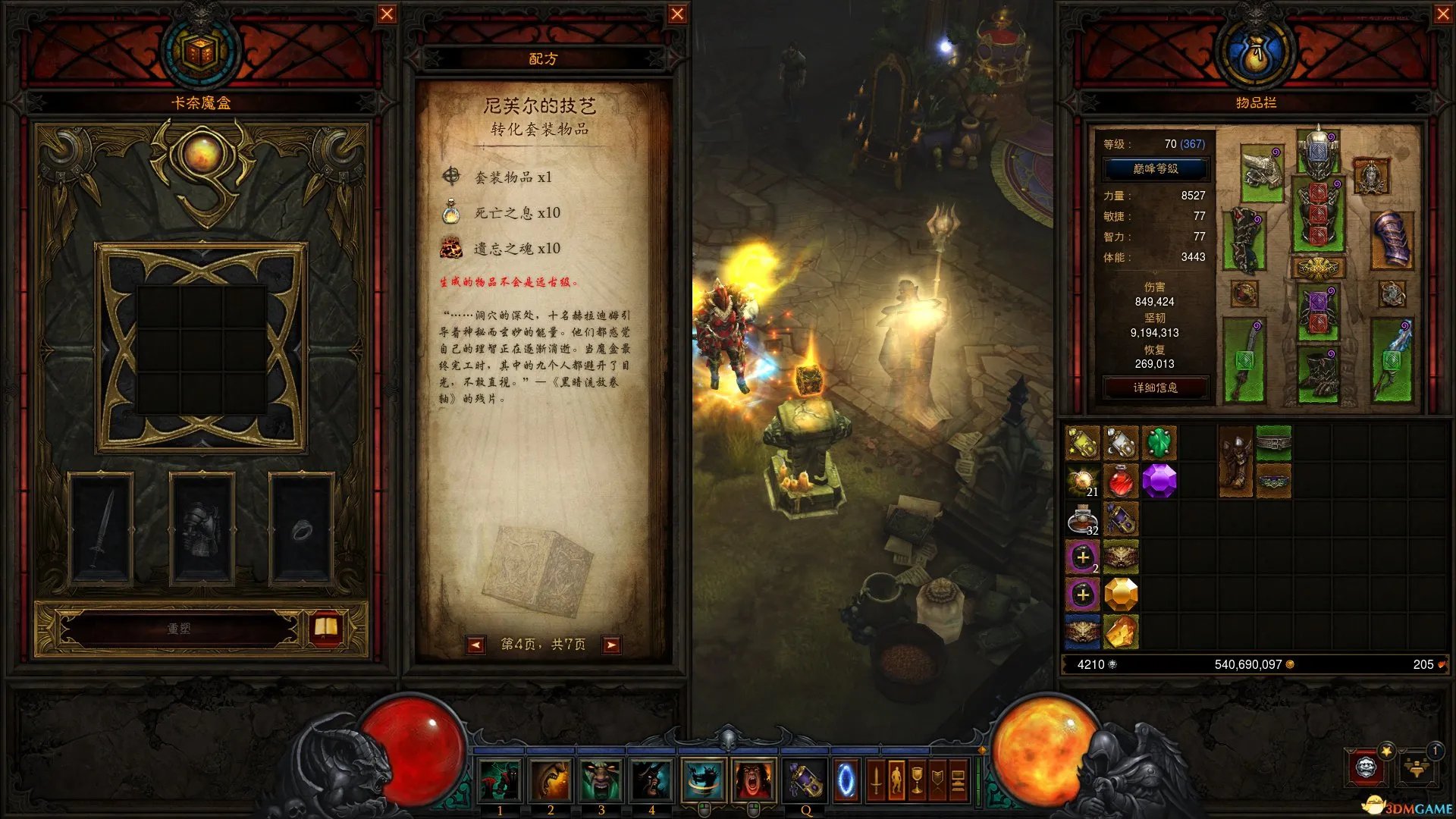This screenshot has height=819, width=1456.
Task: Activate the whirlwind skill icon
Action: click(702, 780)
